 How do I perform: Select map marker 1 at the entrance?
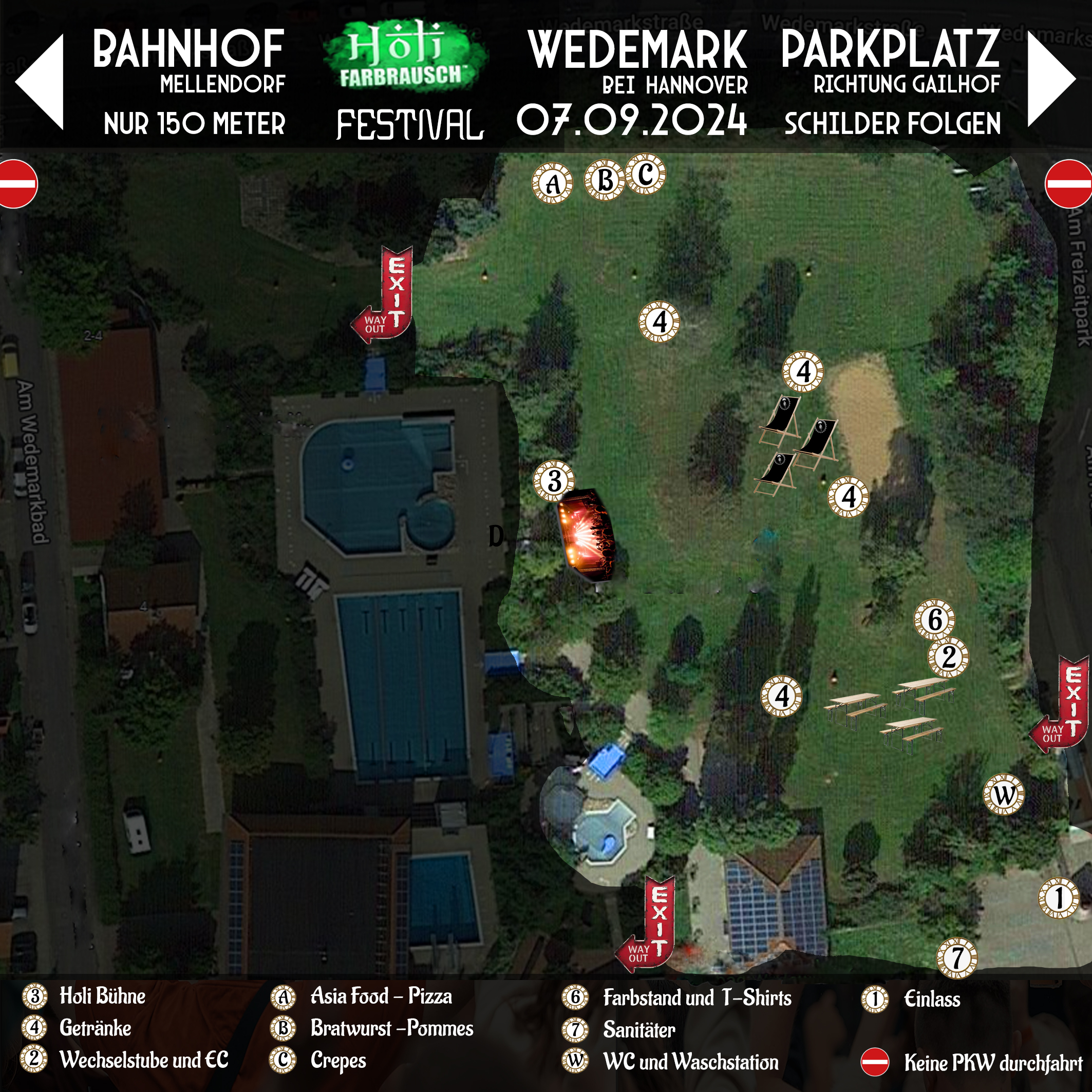[1059, 897]
